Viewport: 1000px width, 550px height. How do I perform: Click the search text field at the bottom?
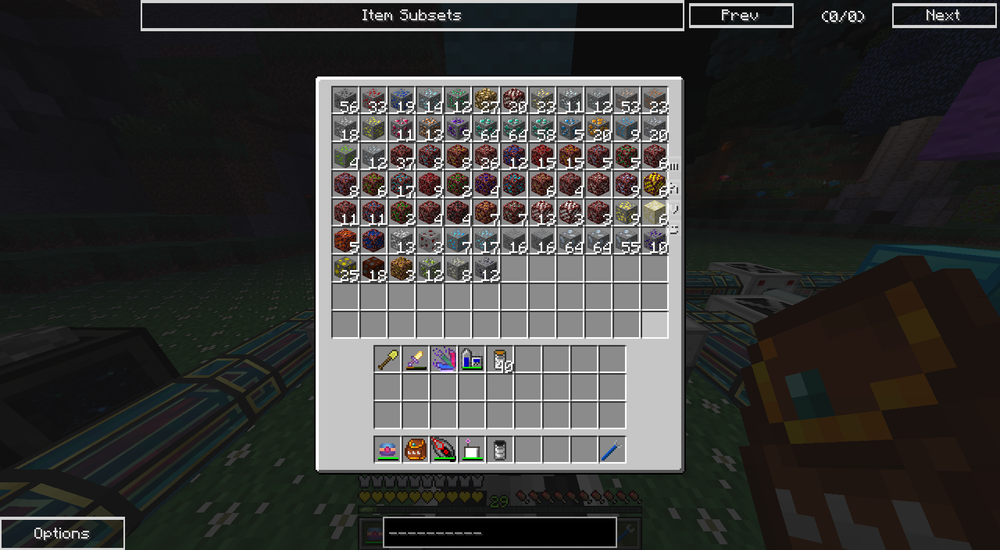[x=499, y=532]
